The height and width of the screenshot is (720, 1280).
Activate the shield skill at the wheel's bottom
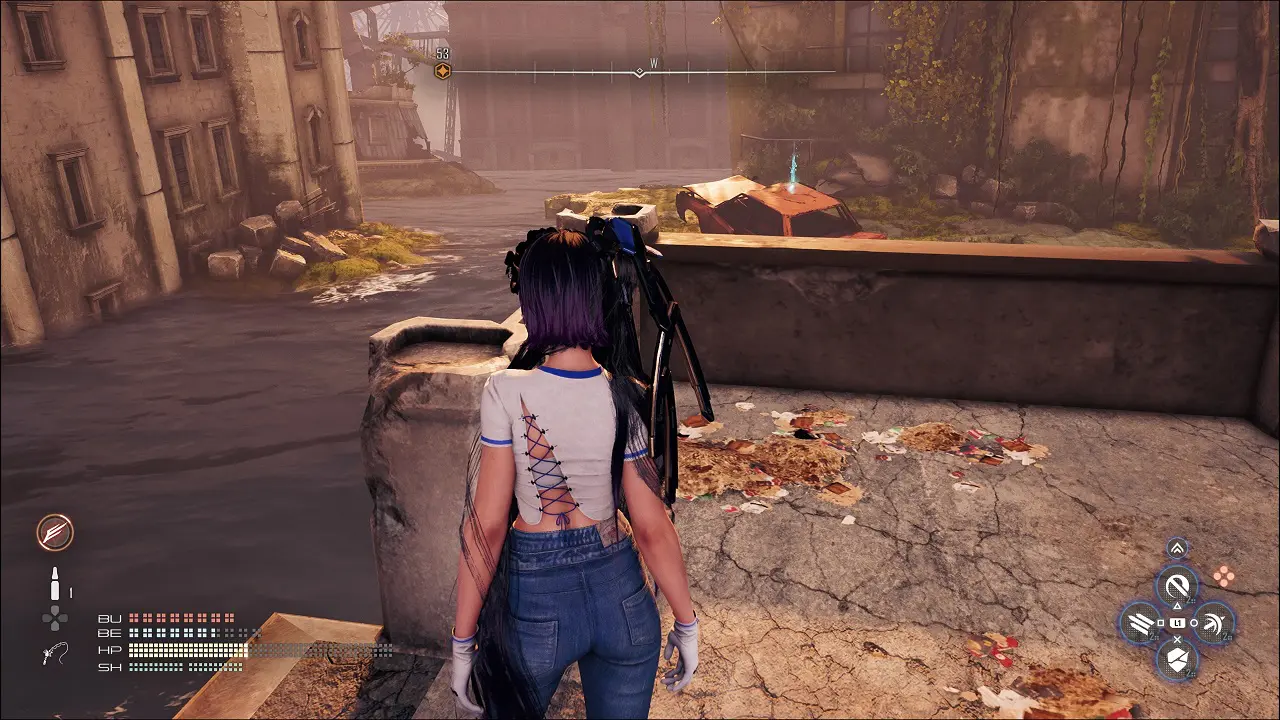point(1177,661)
